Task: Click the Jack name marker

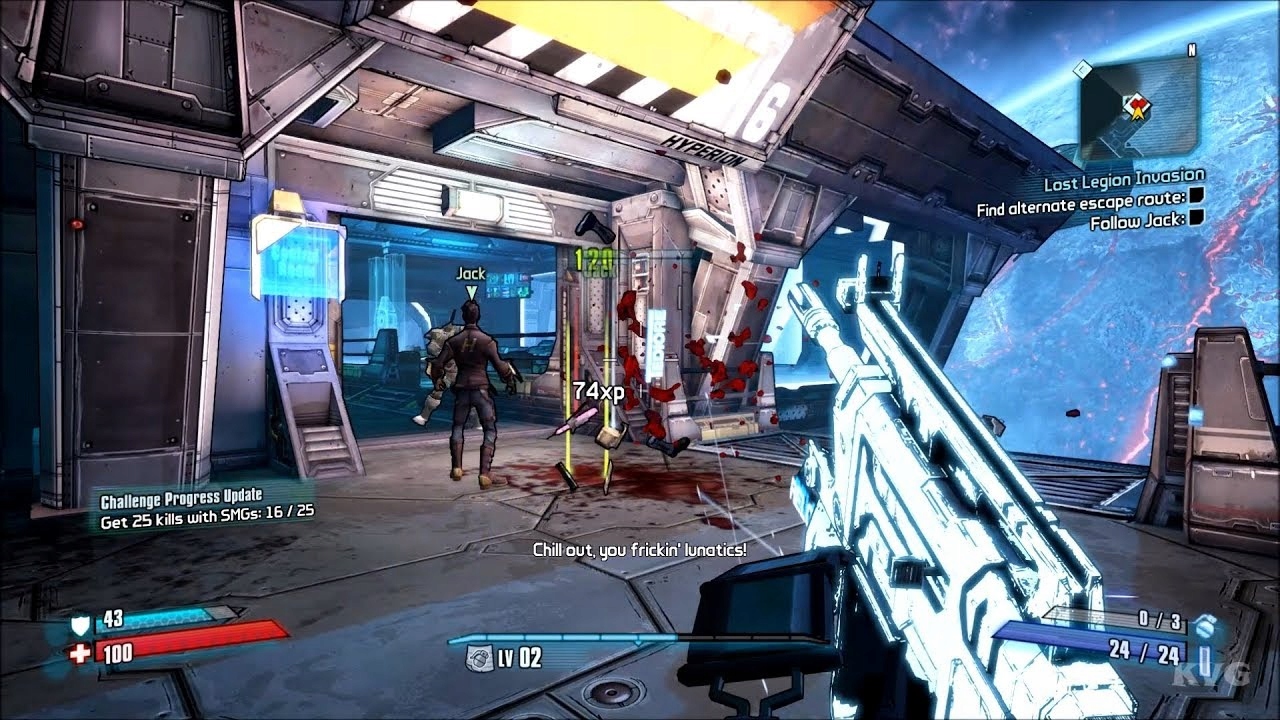Action: [471, 273]
